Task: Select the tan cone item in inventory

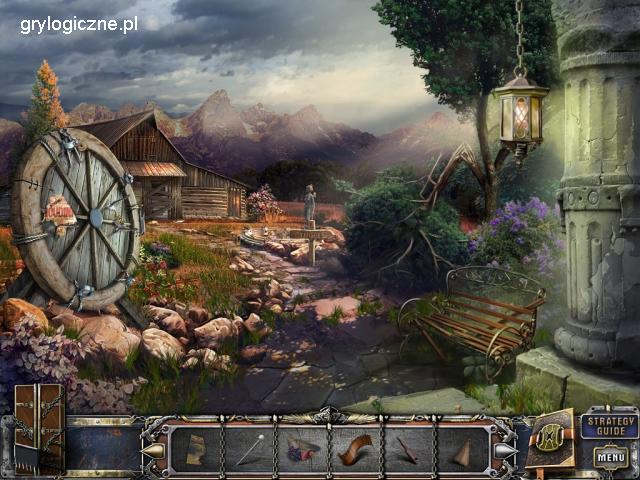Action: pyautogui.click(x=461, y=448)
